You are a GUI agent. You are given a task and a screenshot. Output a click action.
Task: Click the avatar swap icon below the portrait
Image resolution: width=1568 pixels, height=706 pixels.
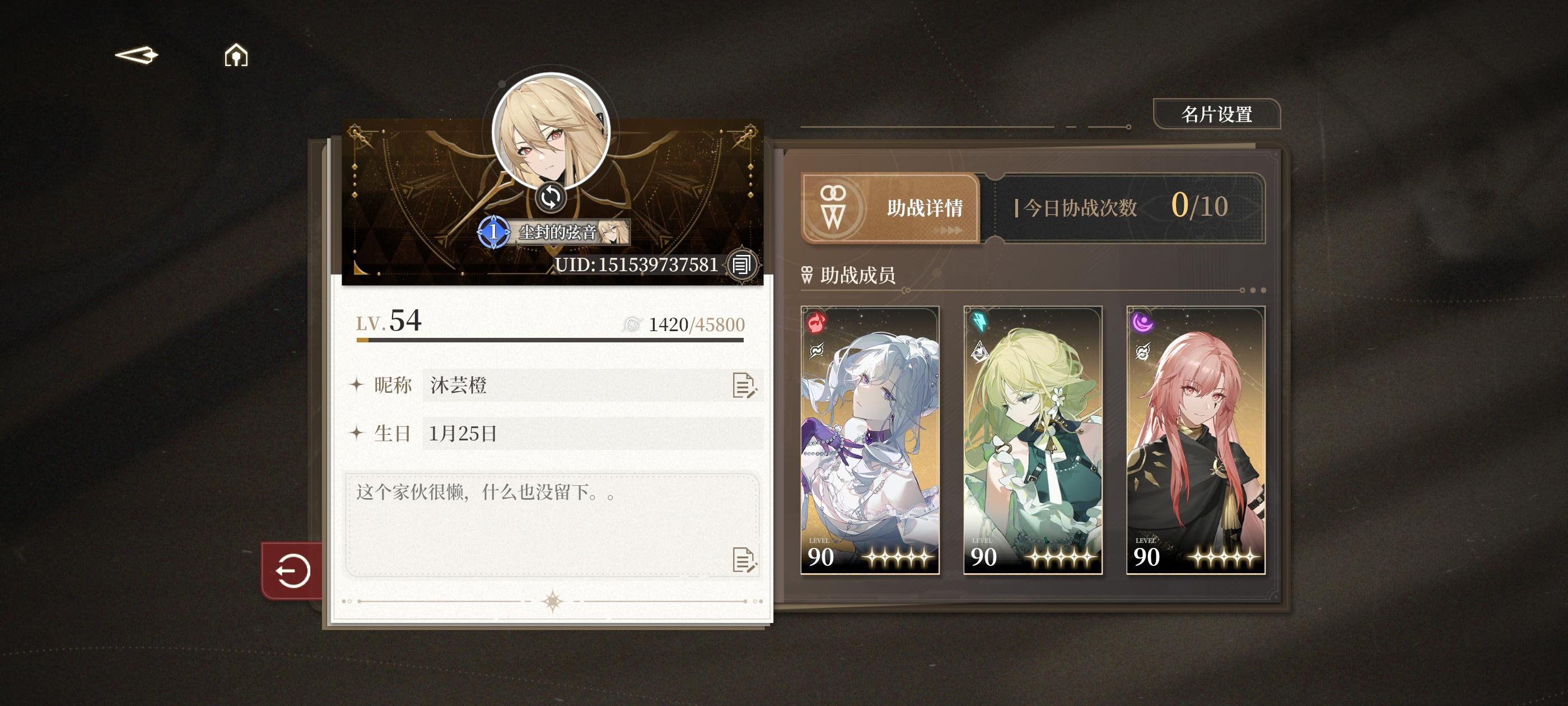(552, 198)
